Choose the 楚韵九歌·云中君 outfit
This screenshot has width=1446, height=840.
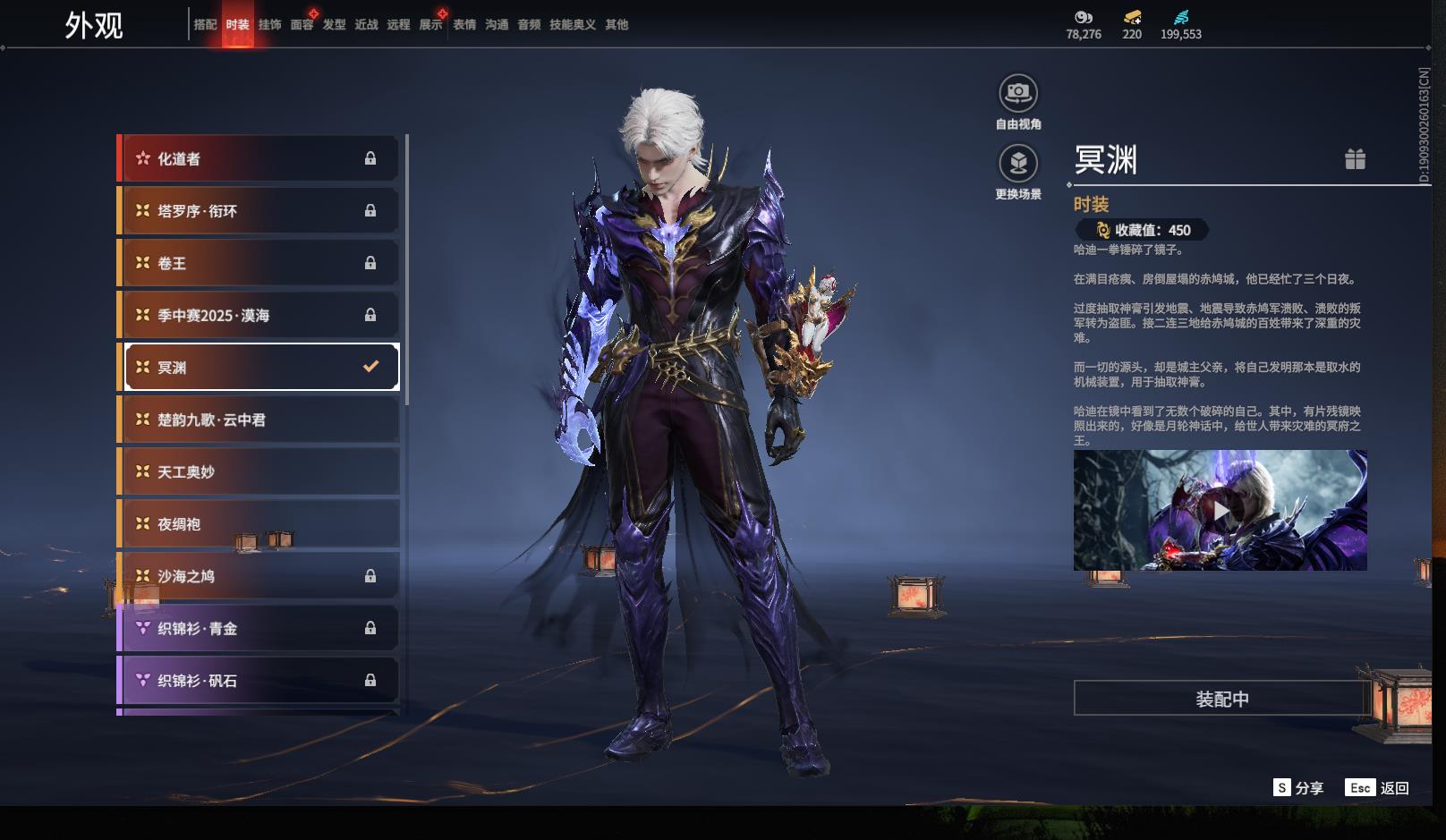(259, 420)
